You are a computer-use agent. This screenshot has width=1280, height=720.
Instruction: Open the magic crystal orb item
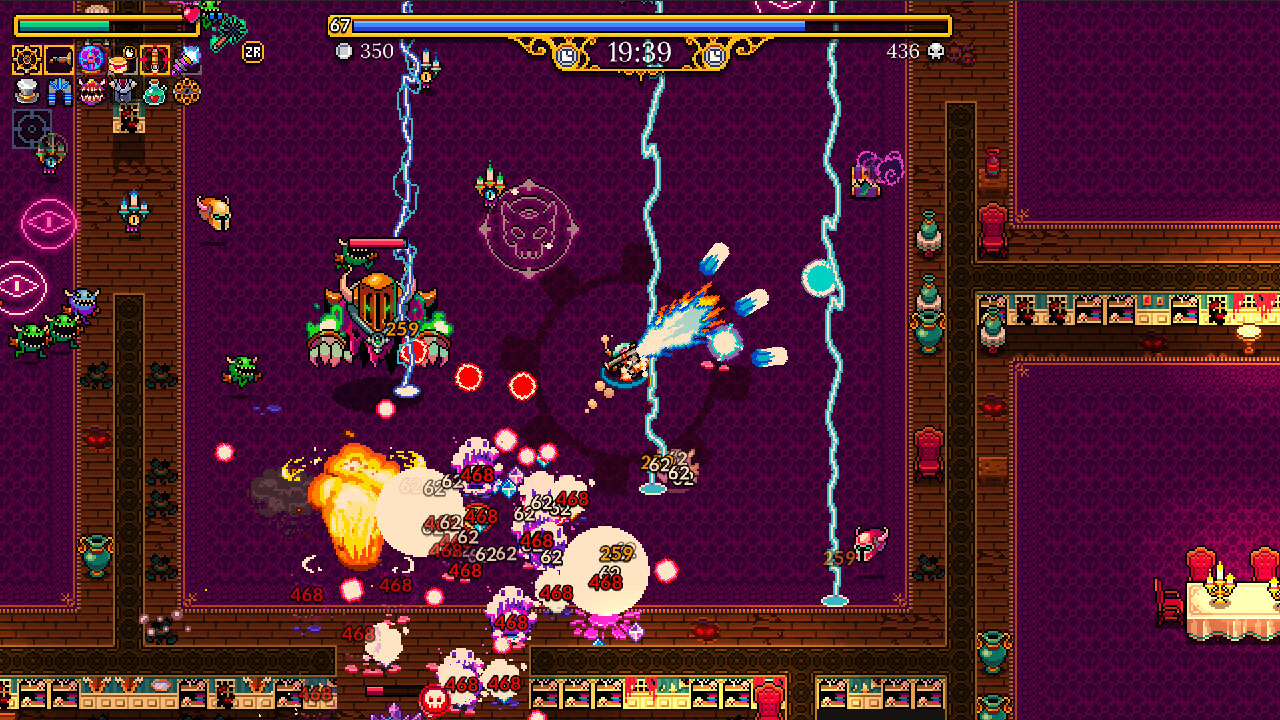90,58
